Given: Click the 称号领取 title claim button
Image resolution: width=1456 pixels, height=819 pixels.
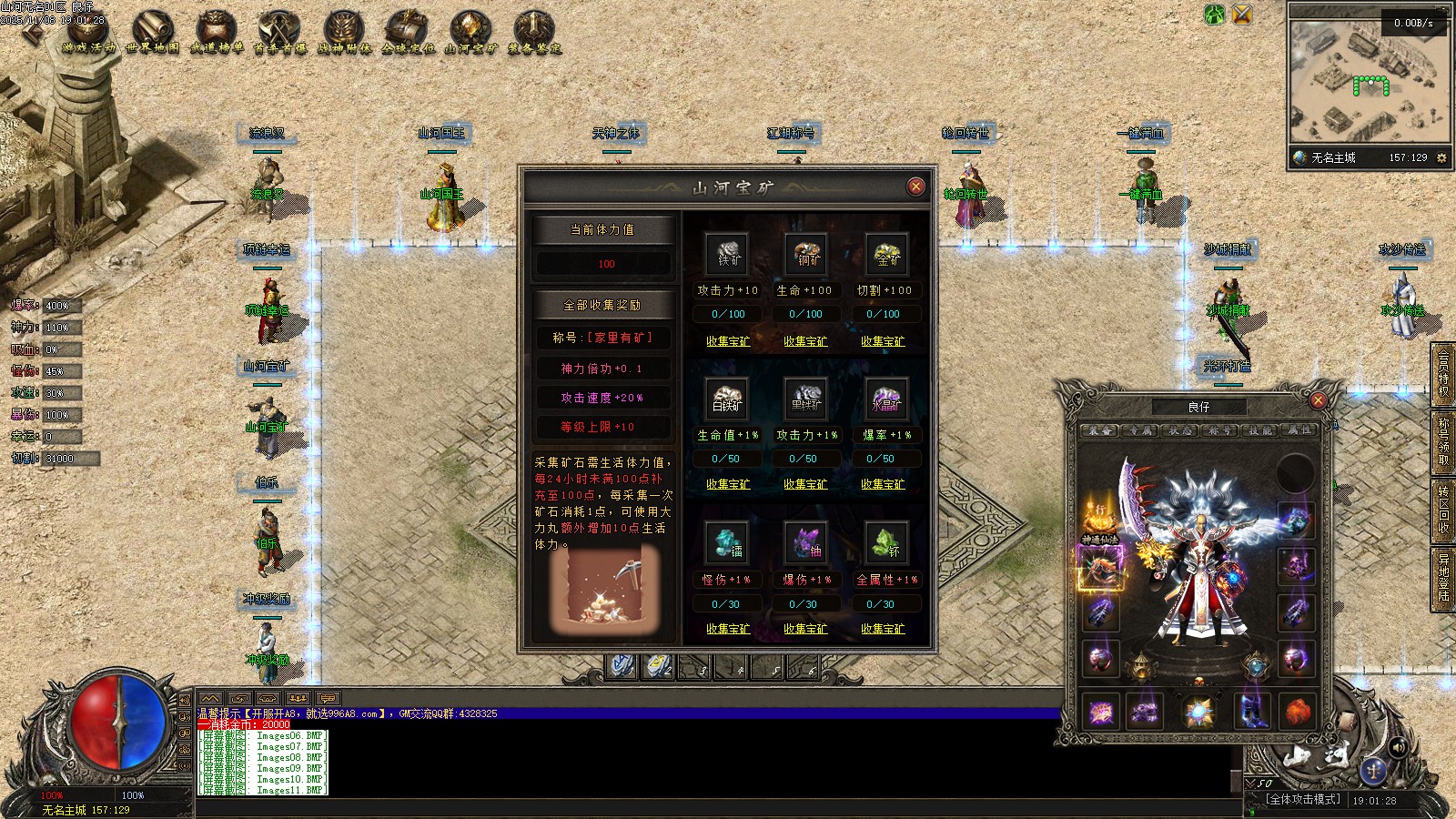Looking at the screenshot, I should pos(1443,441).
